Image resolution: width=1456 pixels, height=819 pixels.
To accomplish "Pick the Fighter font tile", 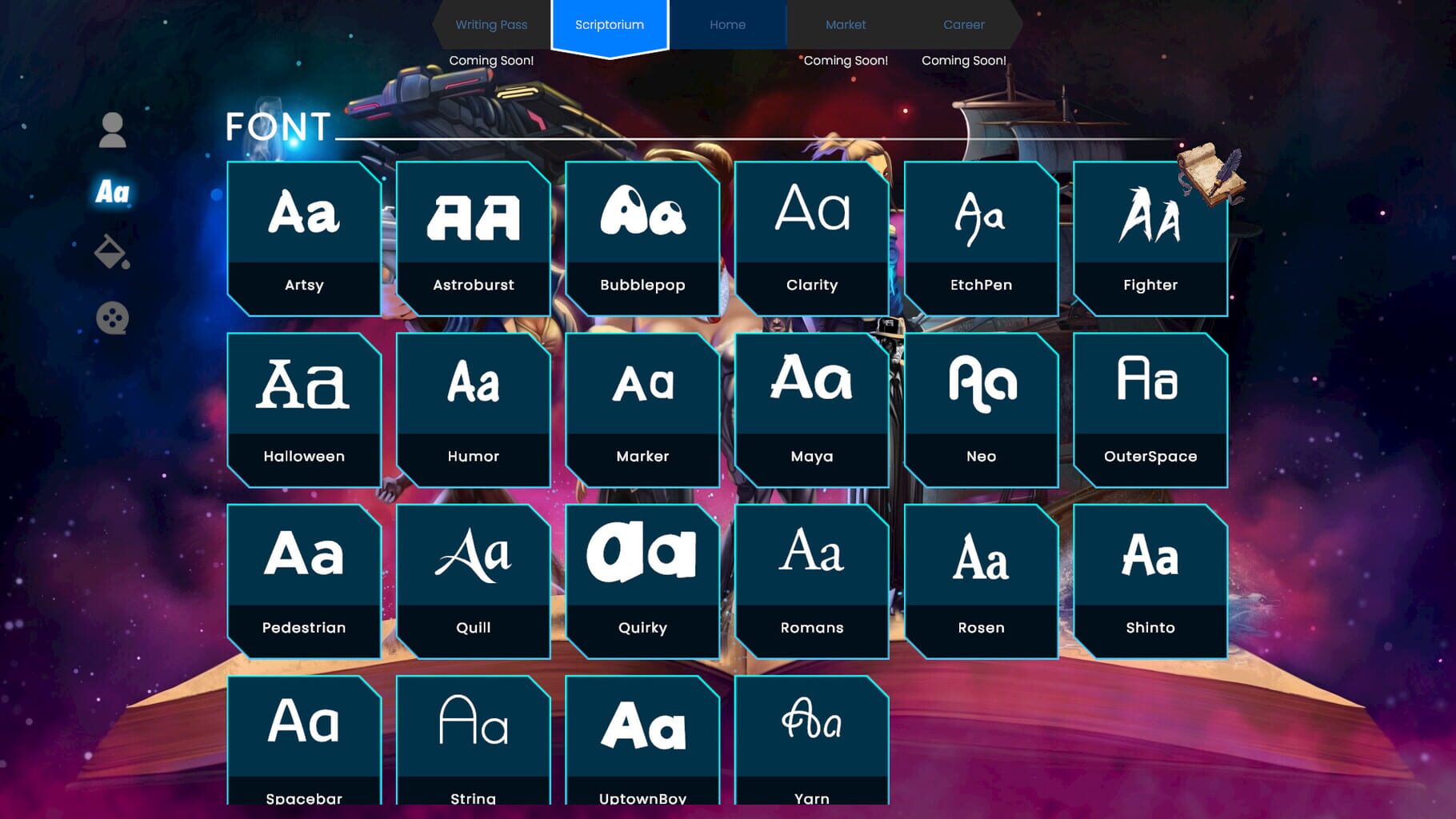I will point(1150,236).
